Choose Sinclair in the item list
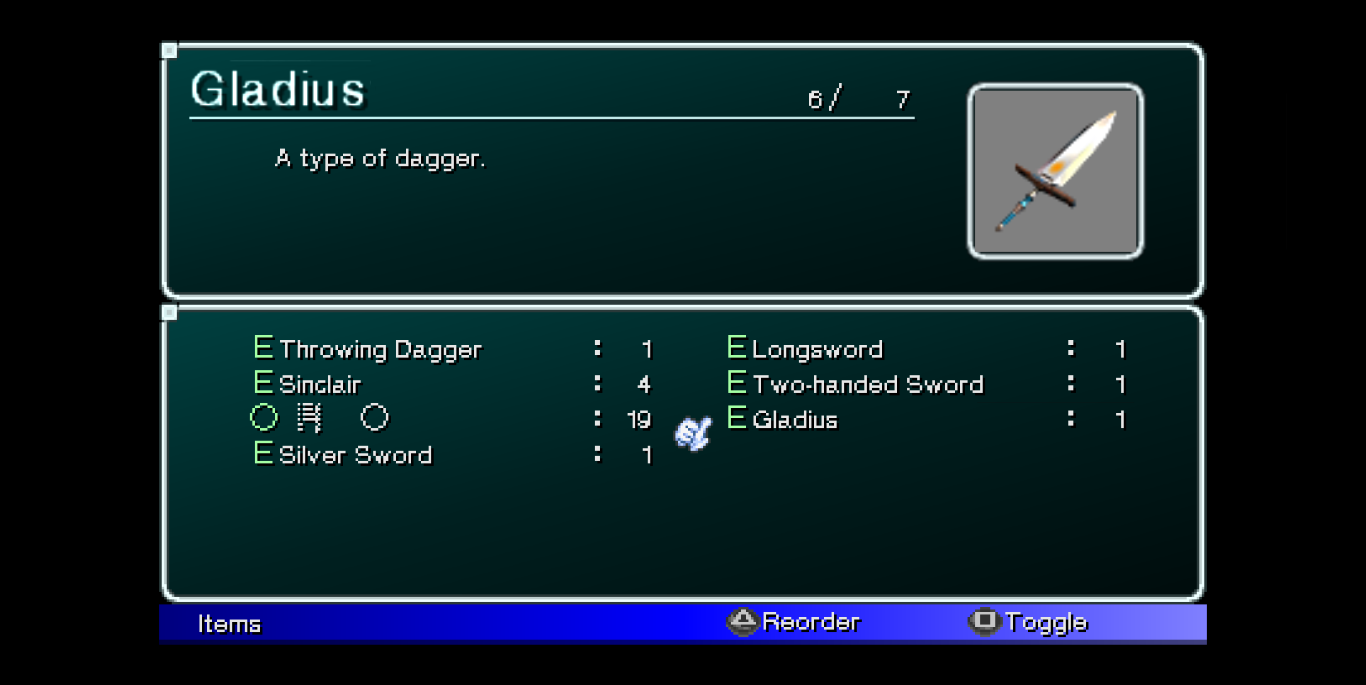This screenshot has height=685, width=1366. pos(320,384)
